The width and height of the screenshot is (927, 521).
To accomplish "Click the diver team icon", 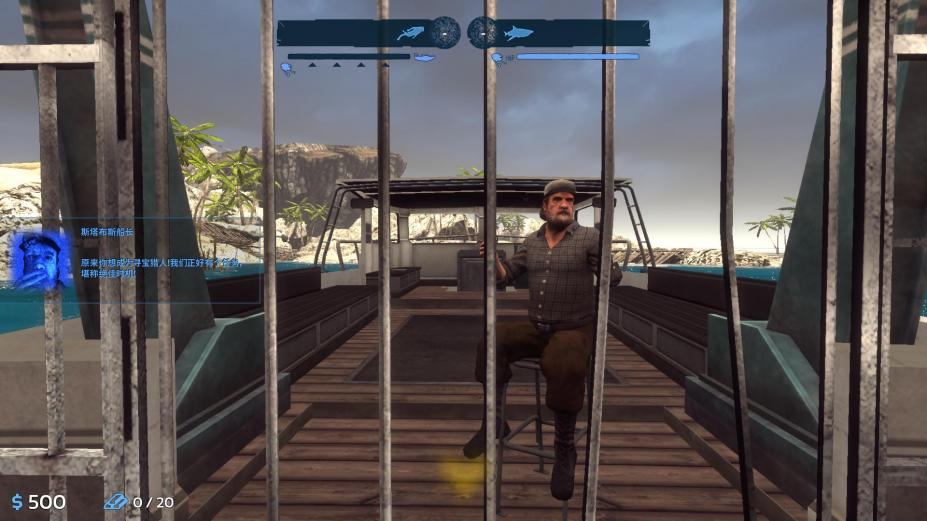I will pos(410,33).
